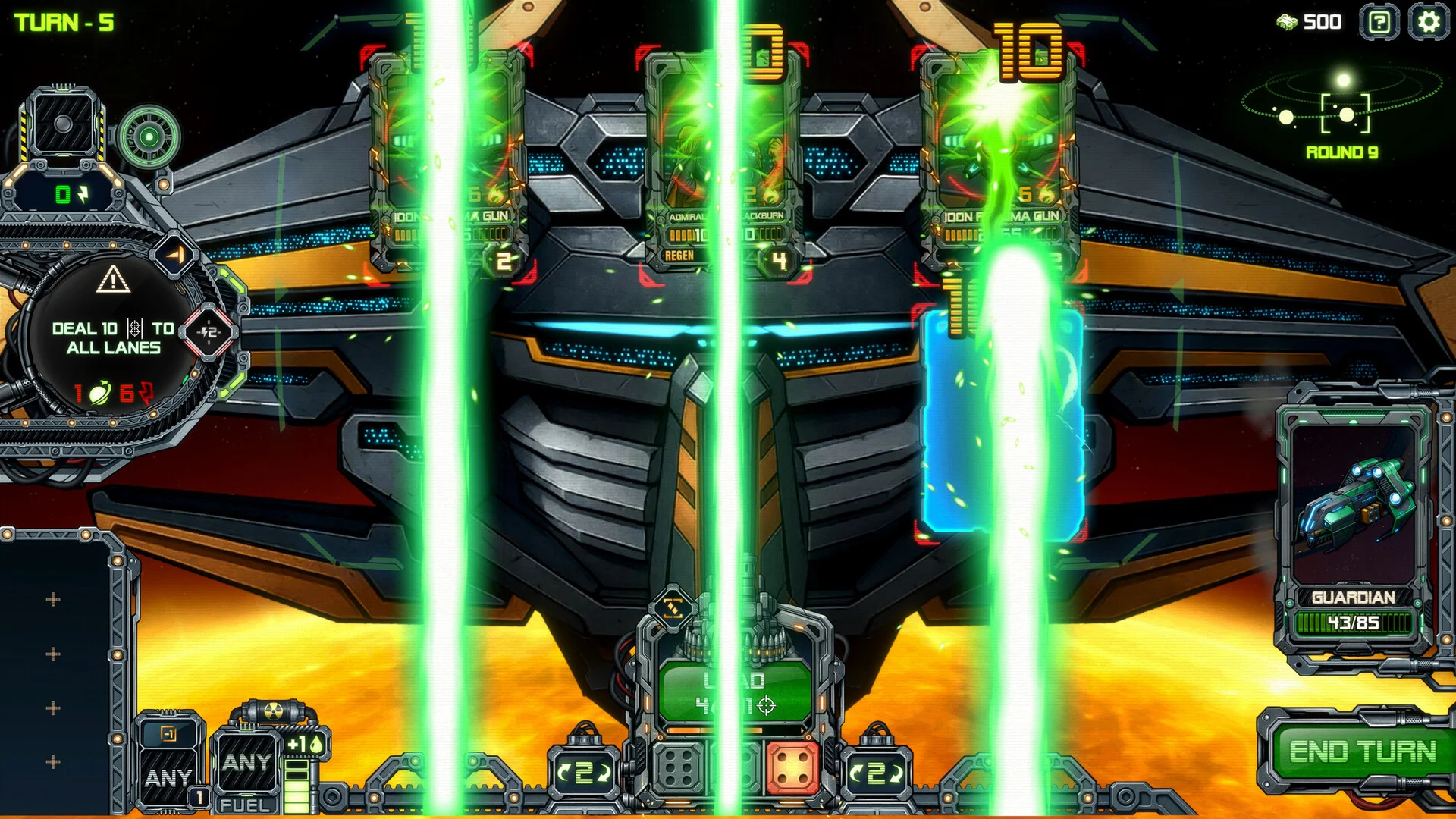Activate the Deal 10 to All Lanes ability
The height and width of the screenshot is (819, 1456).
point(113,338)
